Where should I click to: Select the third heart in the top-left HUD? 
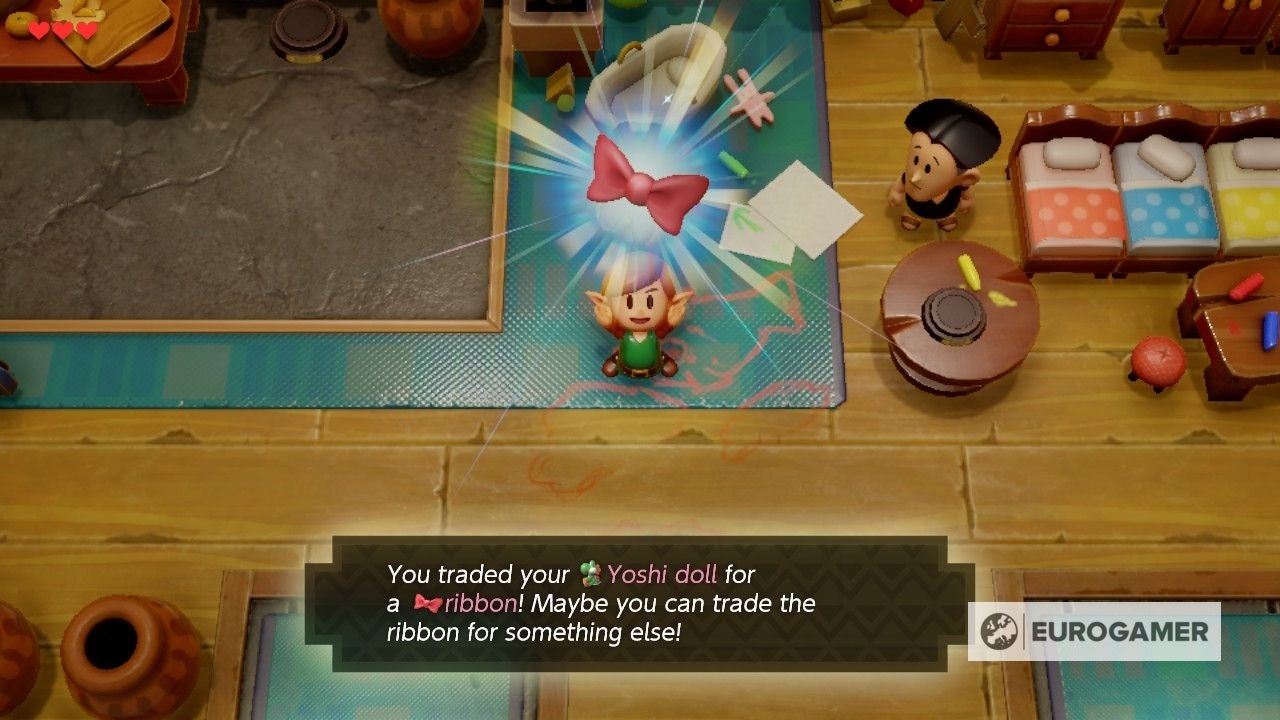(85, 29)
